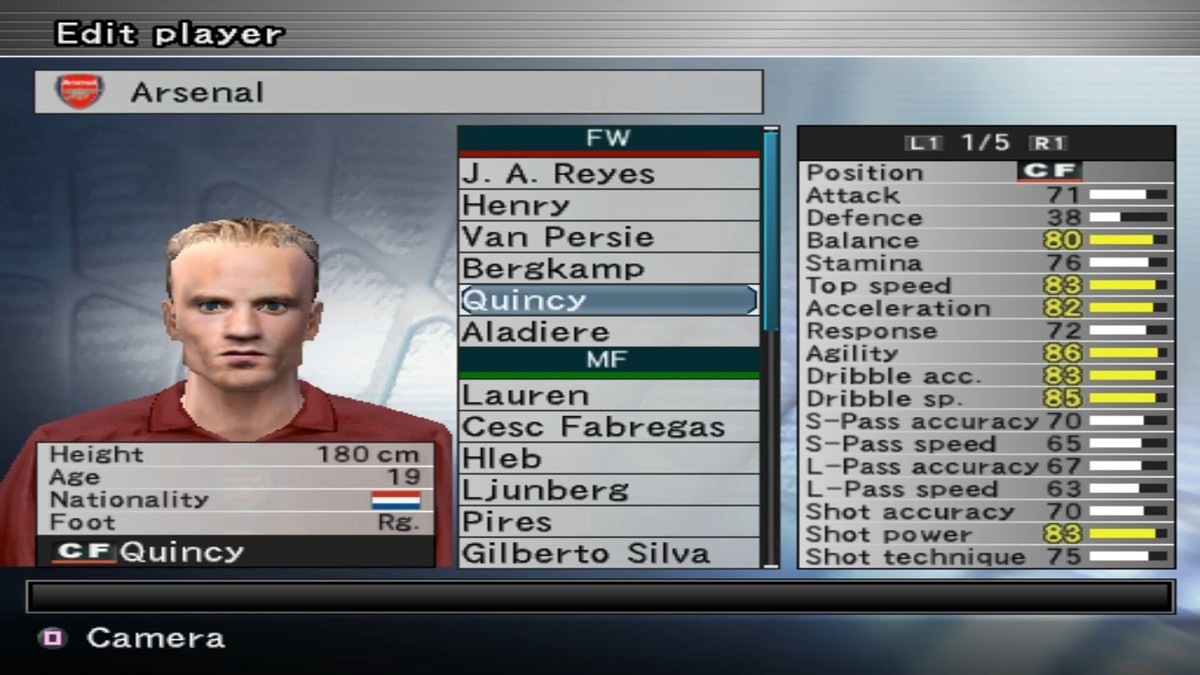Select the Top speed stat row

986,286
